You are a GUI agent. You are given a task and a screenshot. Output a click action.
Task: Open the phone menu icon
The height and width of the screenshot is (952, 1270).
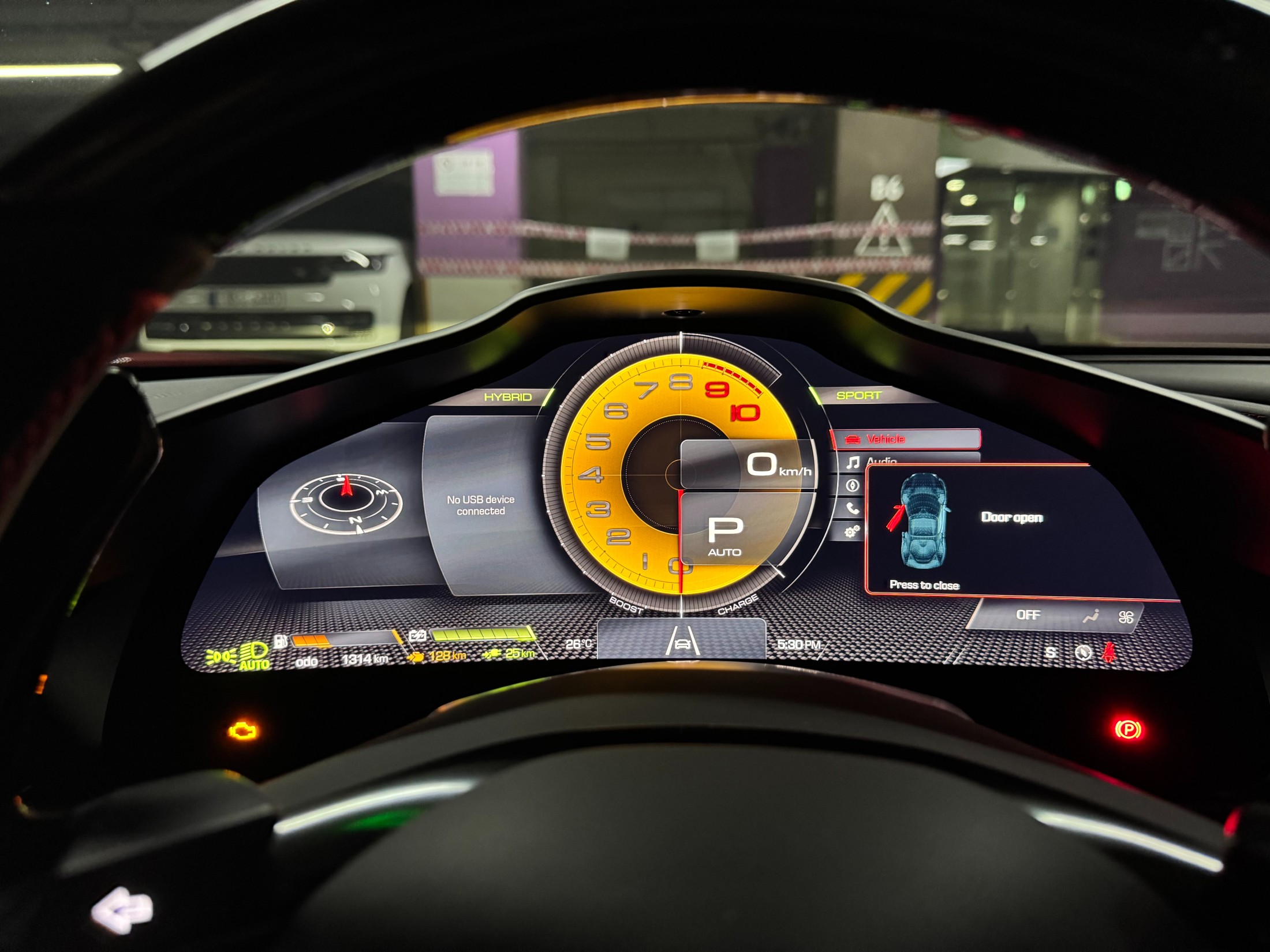click(x=853, y=508)
